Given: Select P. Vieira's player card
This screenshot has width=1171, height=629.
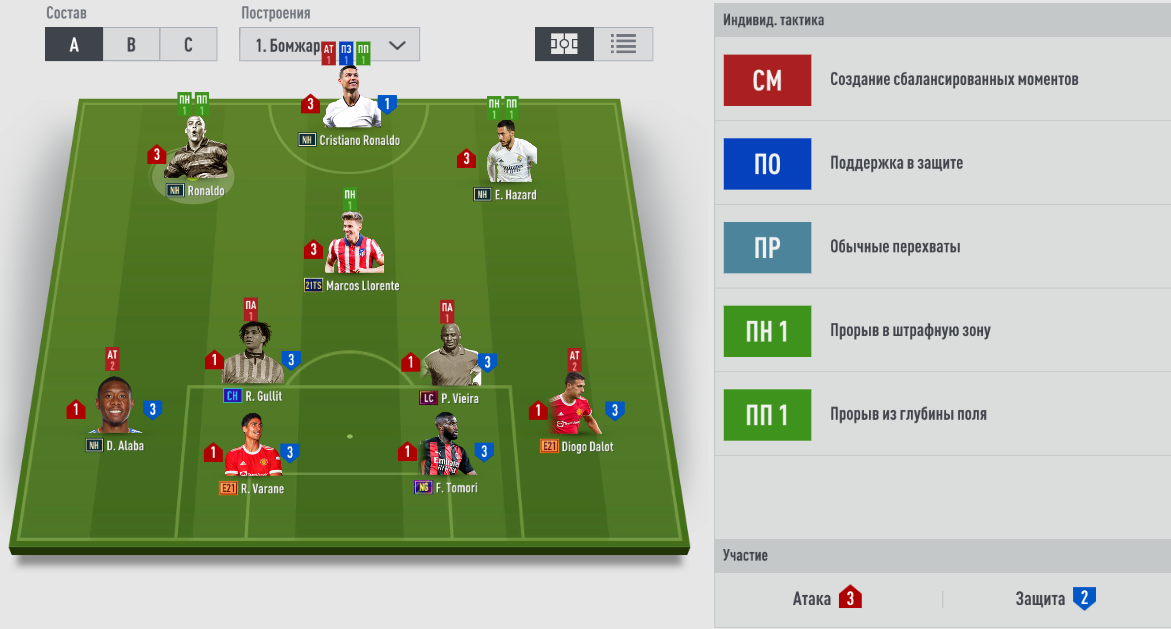Looking at the screenshot, I should tap(447, 358).
